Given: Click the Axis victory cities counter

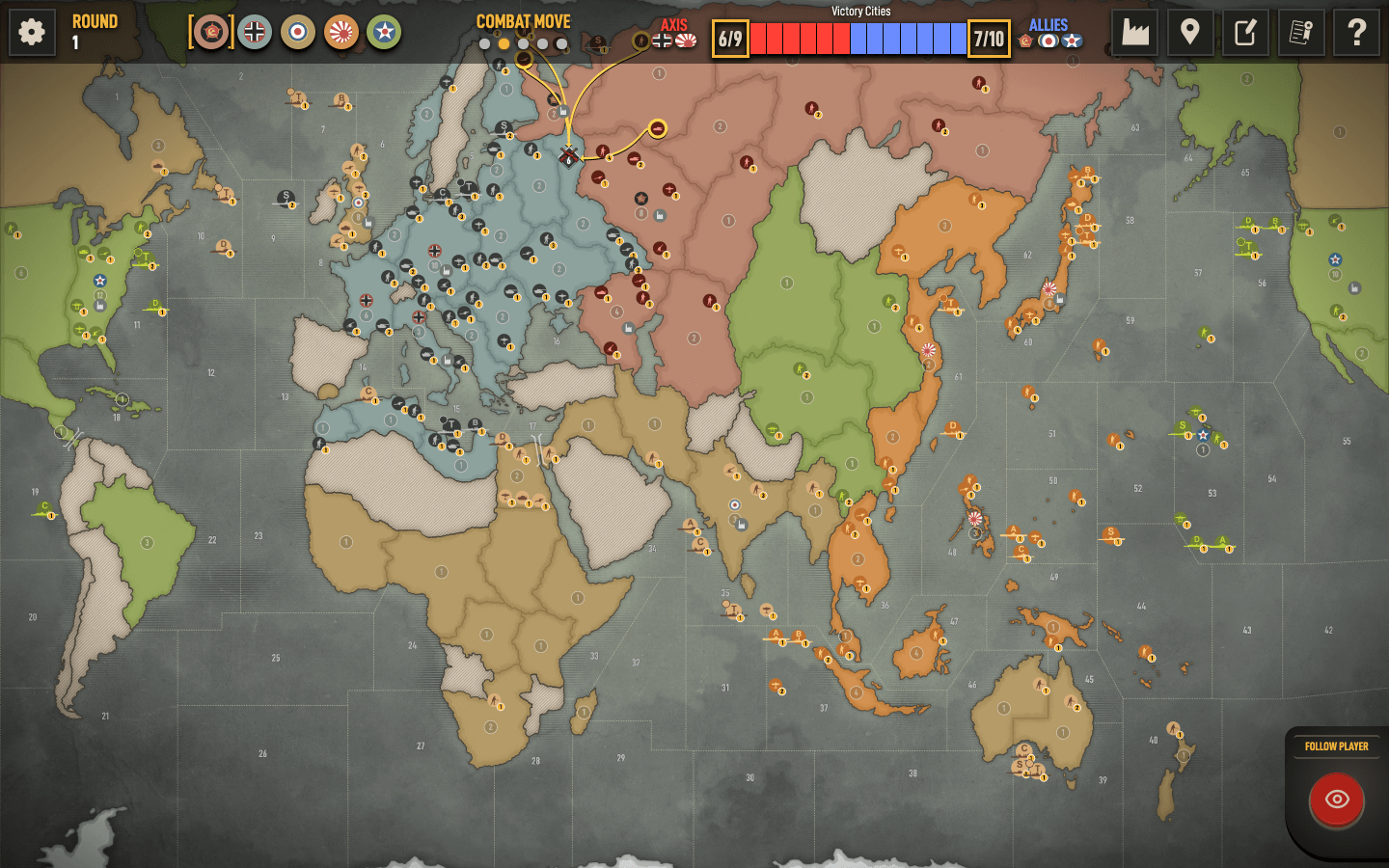Looking at the screenshot, I should pos(730,39).
